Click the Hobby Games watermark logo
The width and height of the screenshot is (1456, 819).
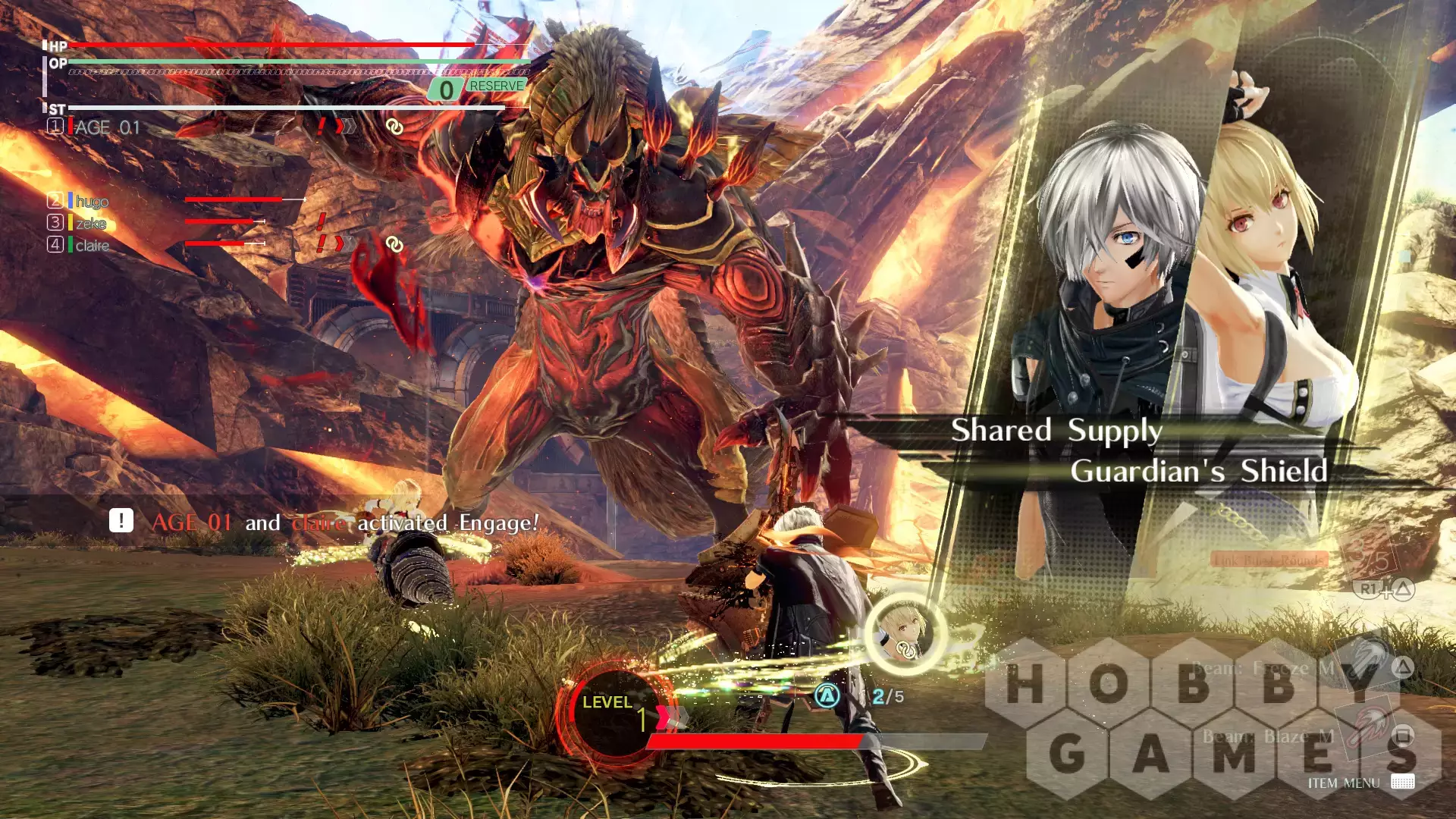[x=1213, y=717]
